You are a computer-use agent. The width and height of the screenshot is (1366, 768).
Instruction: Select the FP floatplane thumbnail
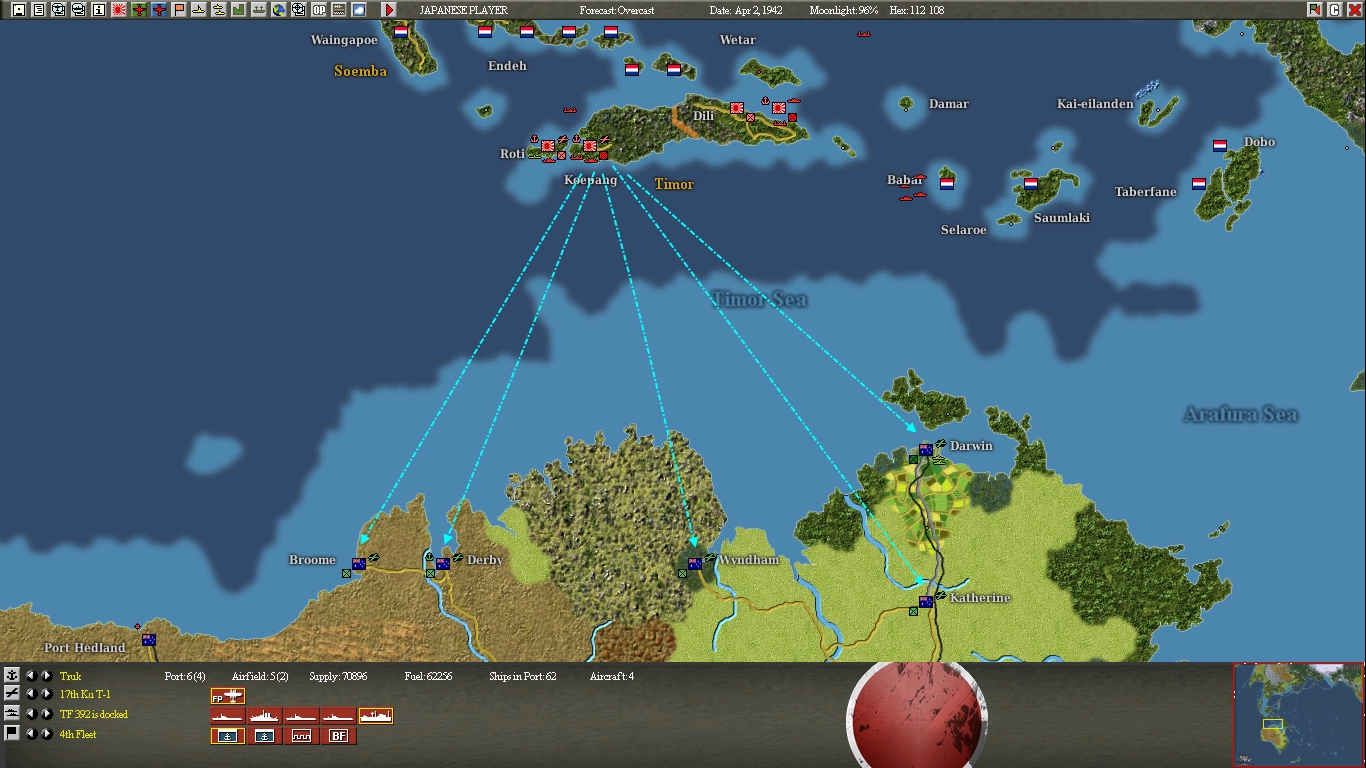227,696
